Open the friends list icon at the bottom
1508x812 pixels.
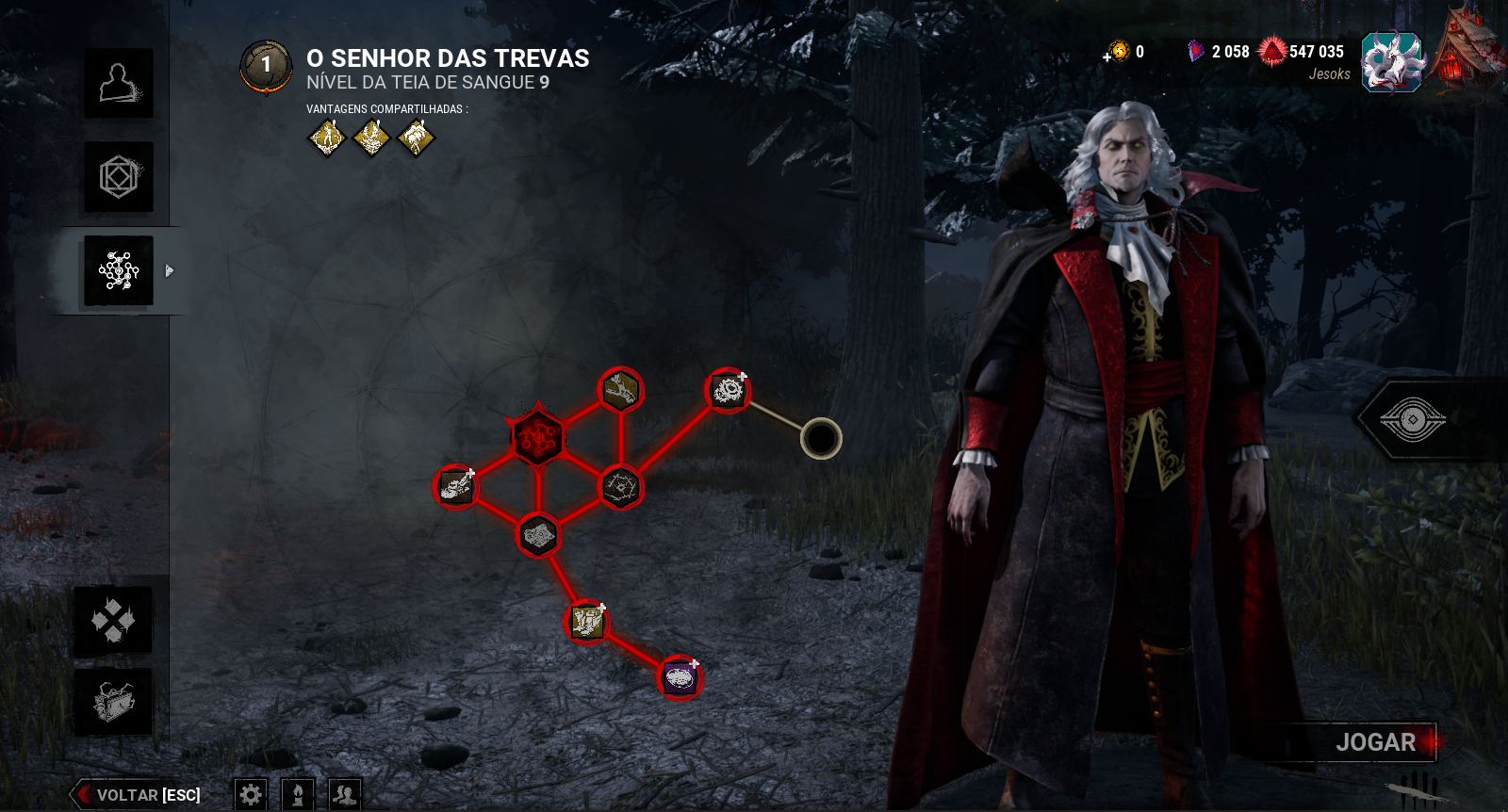click(345, 794)
